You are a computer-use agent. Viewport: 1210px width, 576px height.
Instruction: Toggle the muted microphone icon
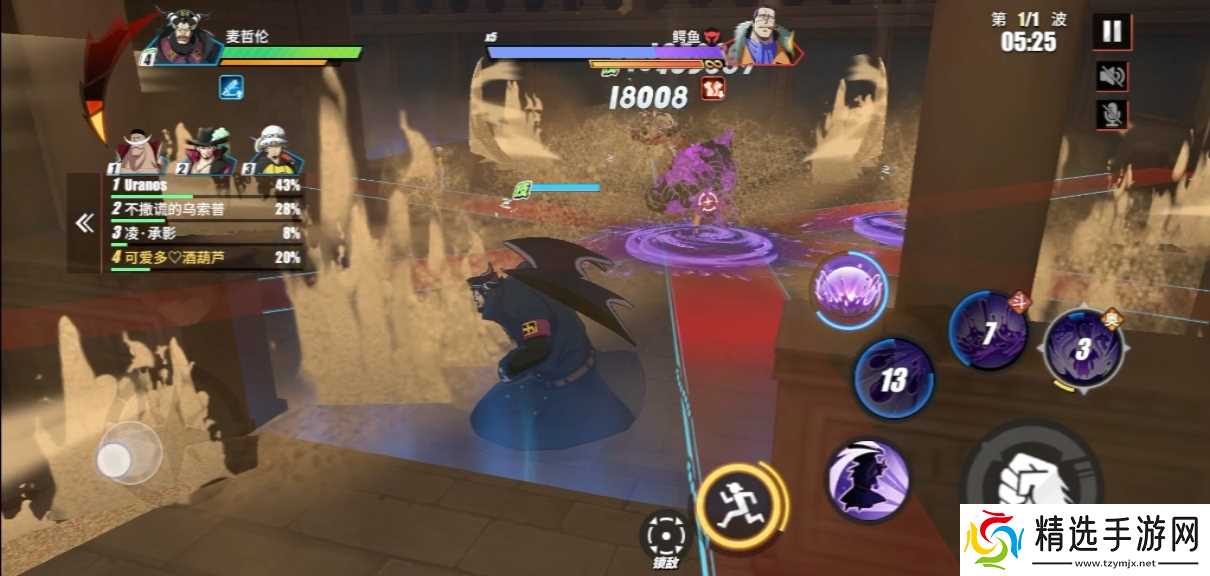point(1111,115)
